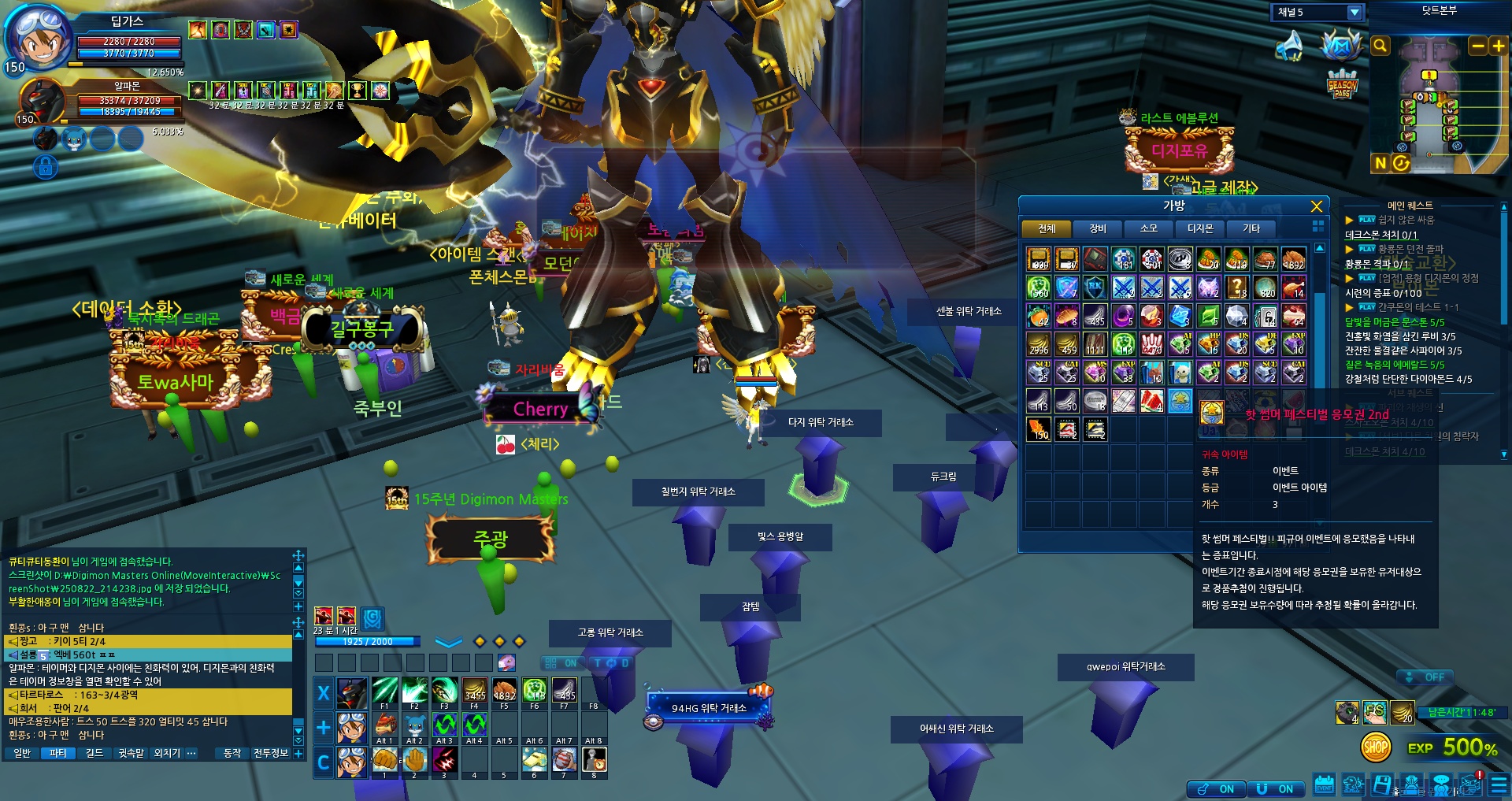This screenshot has width=1512, height=801.
Task: Click the 핫 썸머 페스티벌 ticket slot
Action: click(1180, 401)
